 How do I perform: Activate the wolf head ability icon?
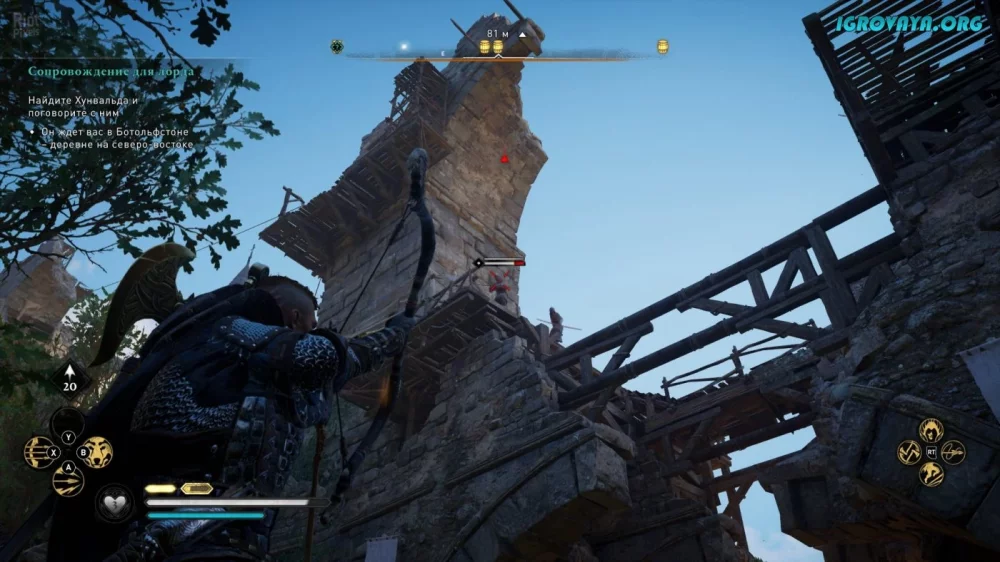pos(97,452)
